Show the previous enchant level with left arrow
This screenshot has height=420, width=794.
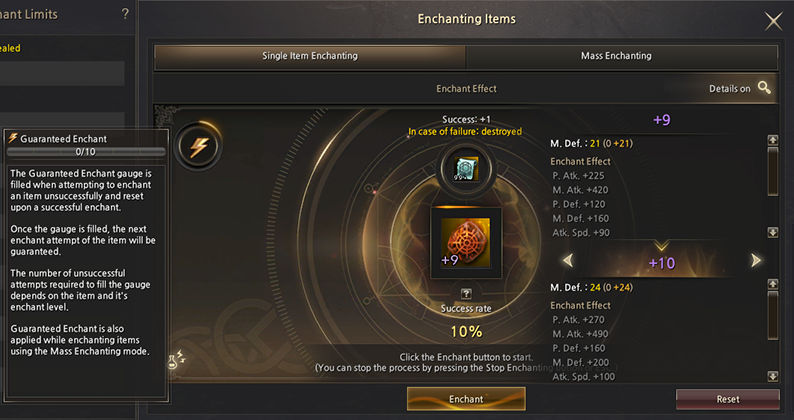(567, 261)
